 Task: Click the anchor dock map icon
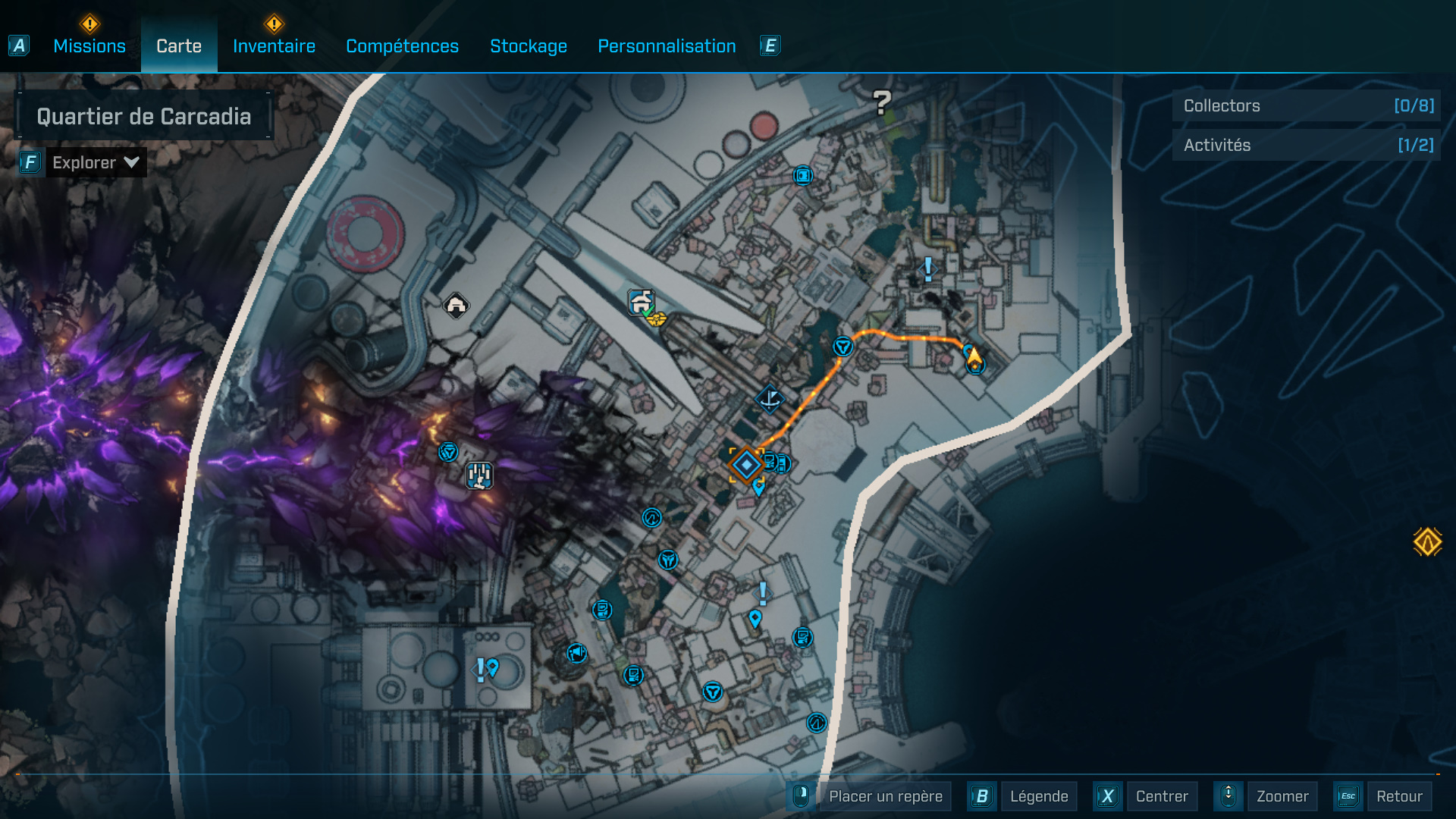point(770,400)
